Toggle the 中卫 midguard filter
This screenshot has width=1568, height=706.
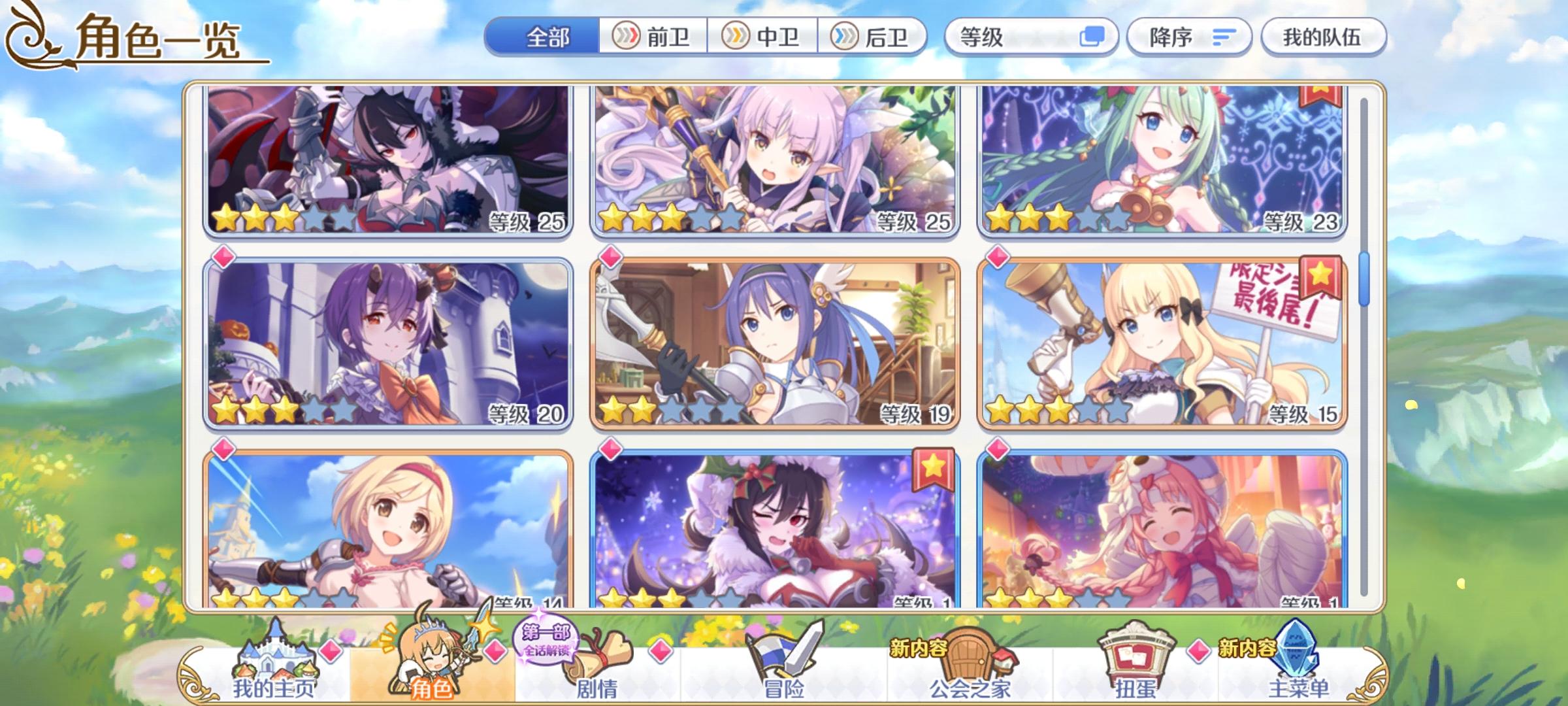763,37
